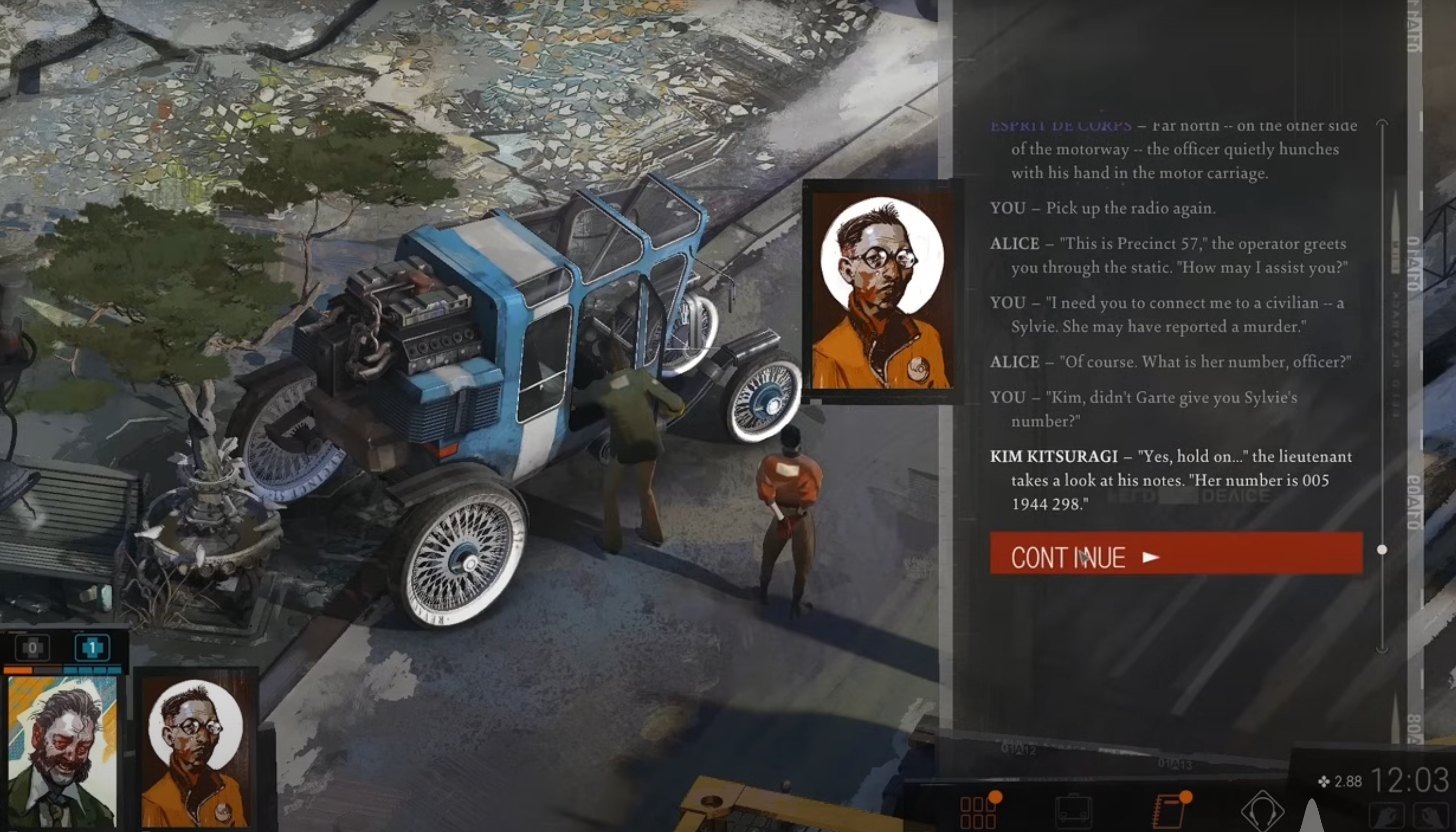Select the bearded detective's portrait
1456x832 pixels.
(62, 752)
